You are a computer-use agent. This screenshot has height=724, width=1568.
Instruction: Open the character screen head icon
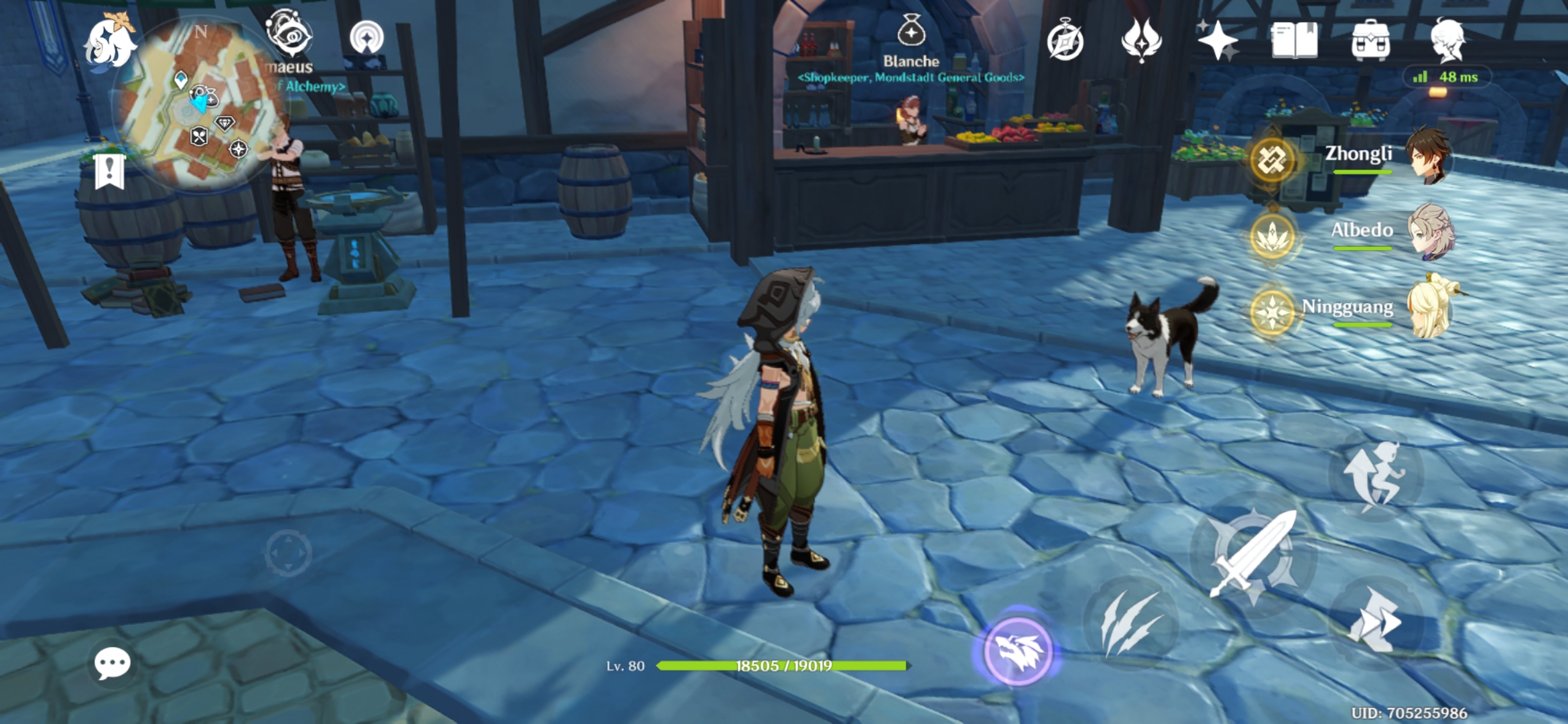(1447, 40)
